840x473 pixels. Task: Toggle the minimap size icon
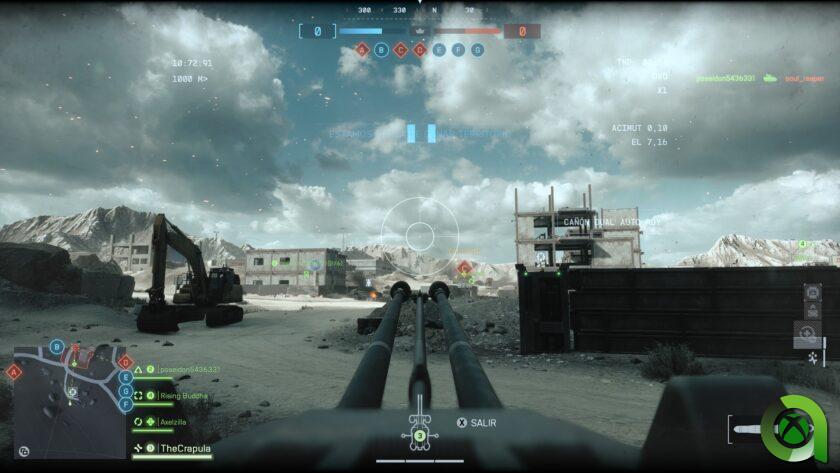[x=24, y=452]
